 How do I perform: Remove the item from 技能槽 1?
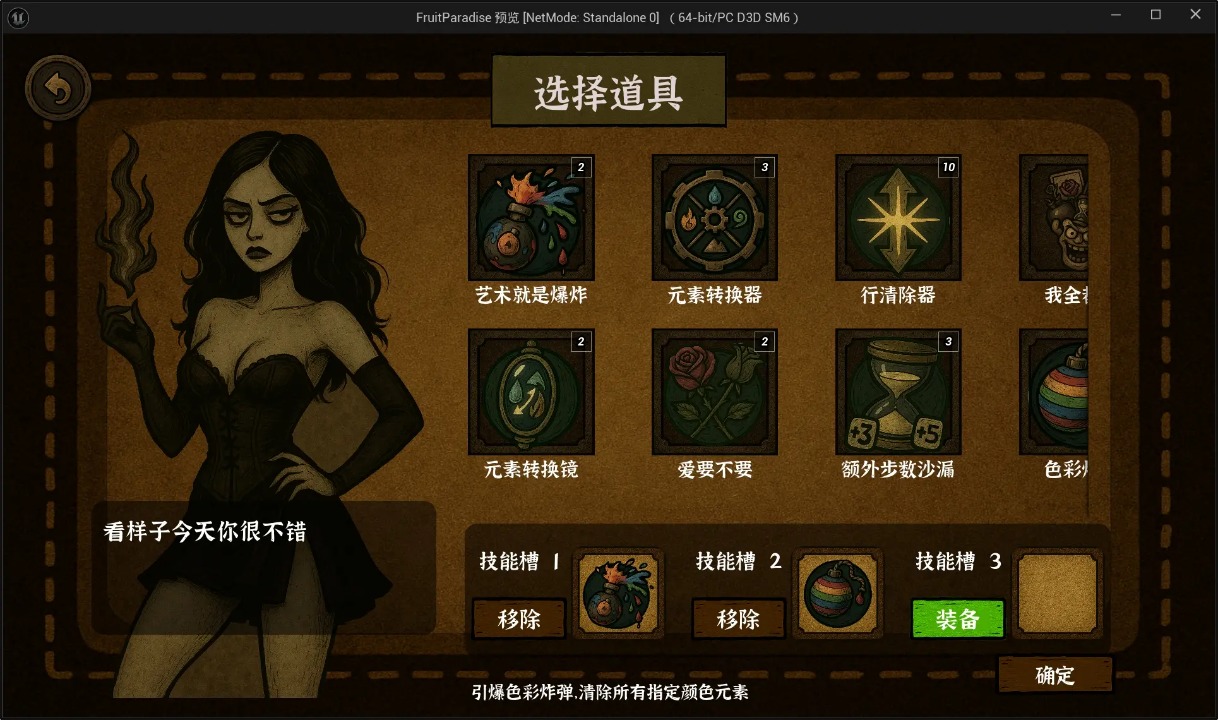pyautogui.click(x=519, y=619)
